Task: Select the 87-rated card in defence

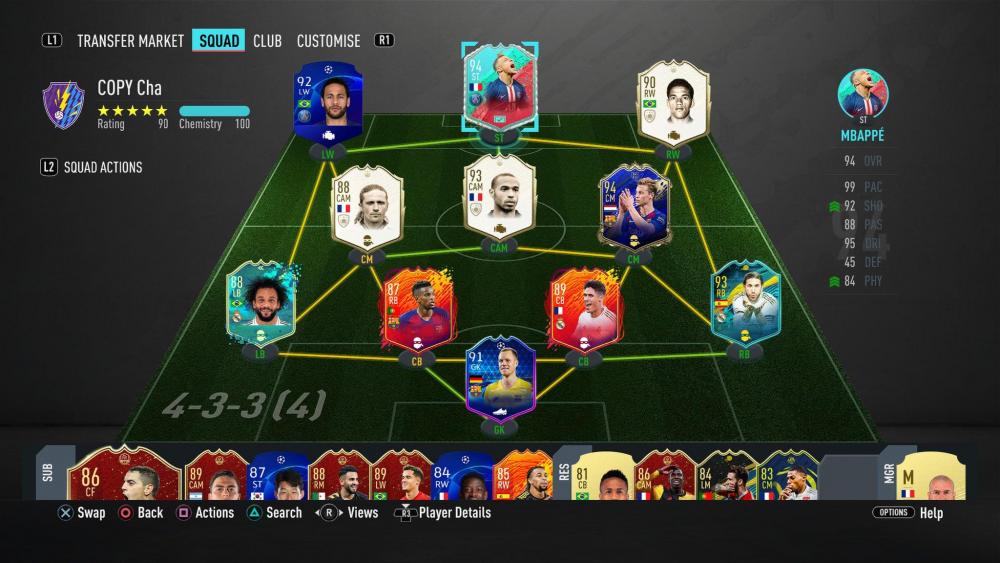Action: [x=415, y=310]
